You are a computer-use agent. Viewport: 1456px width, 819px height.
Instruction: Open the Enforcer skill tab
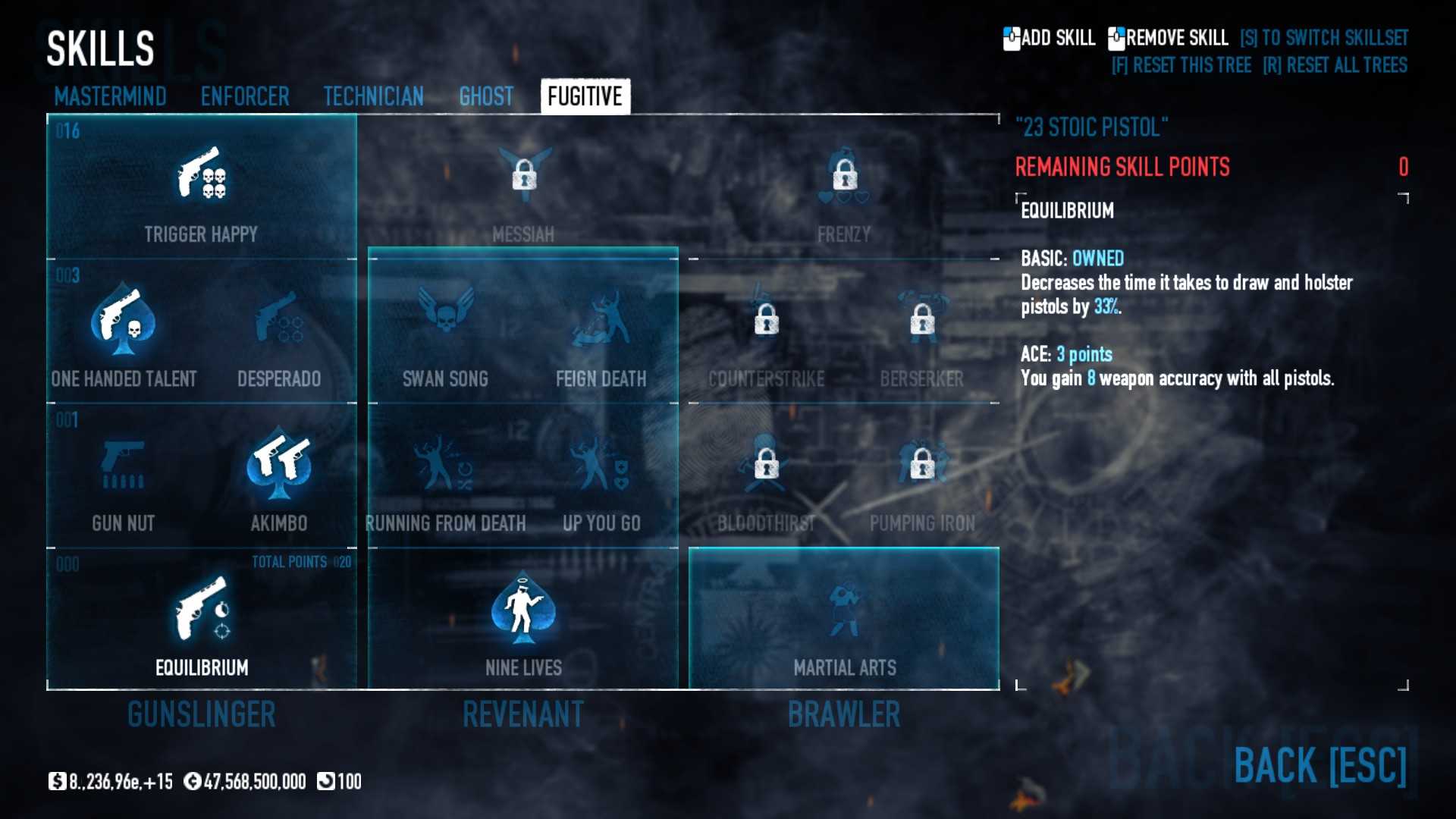pyautogui.click(x=245, y=96)
